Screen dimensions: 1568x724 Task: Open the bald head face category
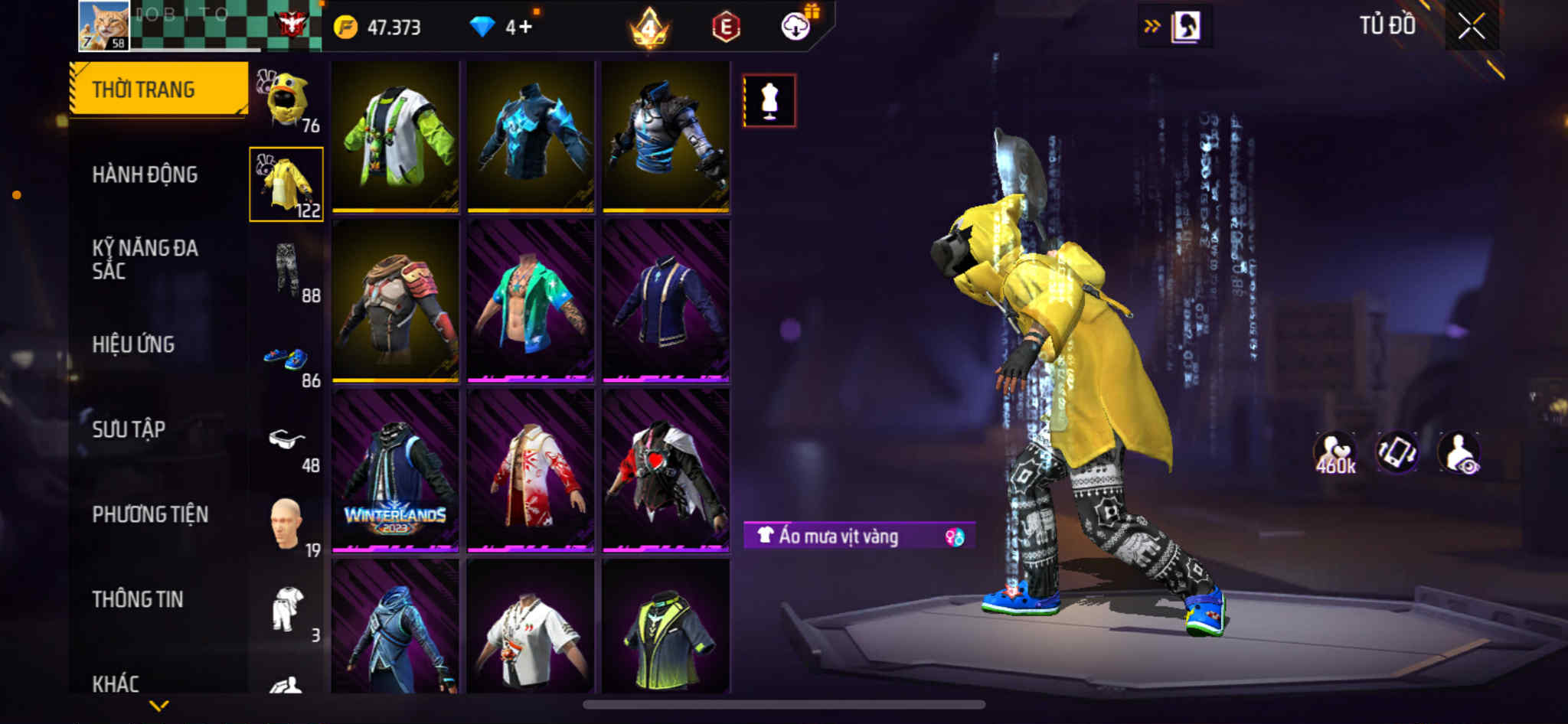pyautogui.click(x=286, y=524)
